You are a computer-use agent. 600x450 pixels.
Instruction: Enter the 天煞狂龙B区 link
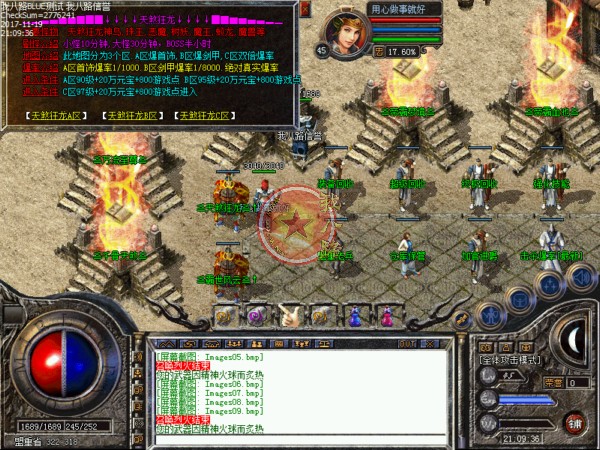(133, 115)
